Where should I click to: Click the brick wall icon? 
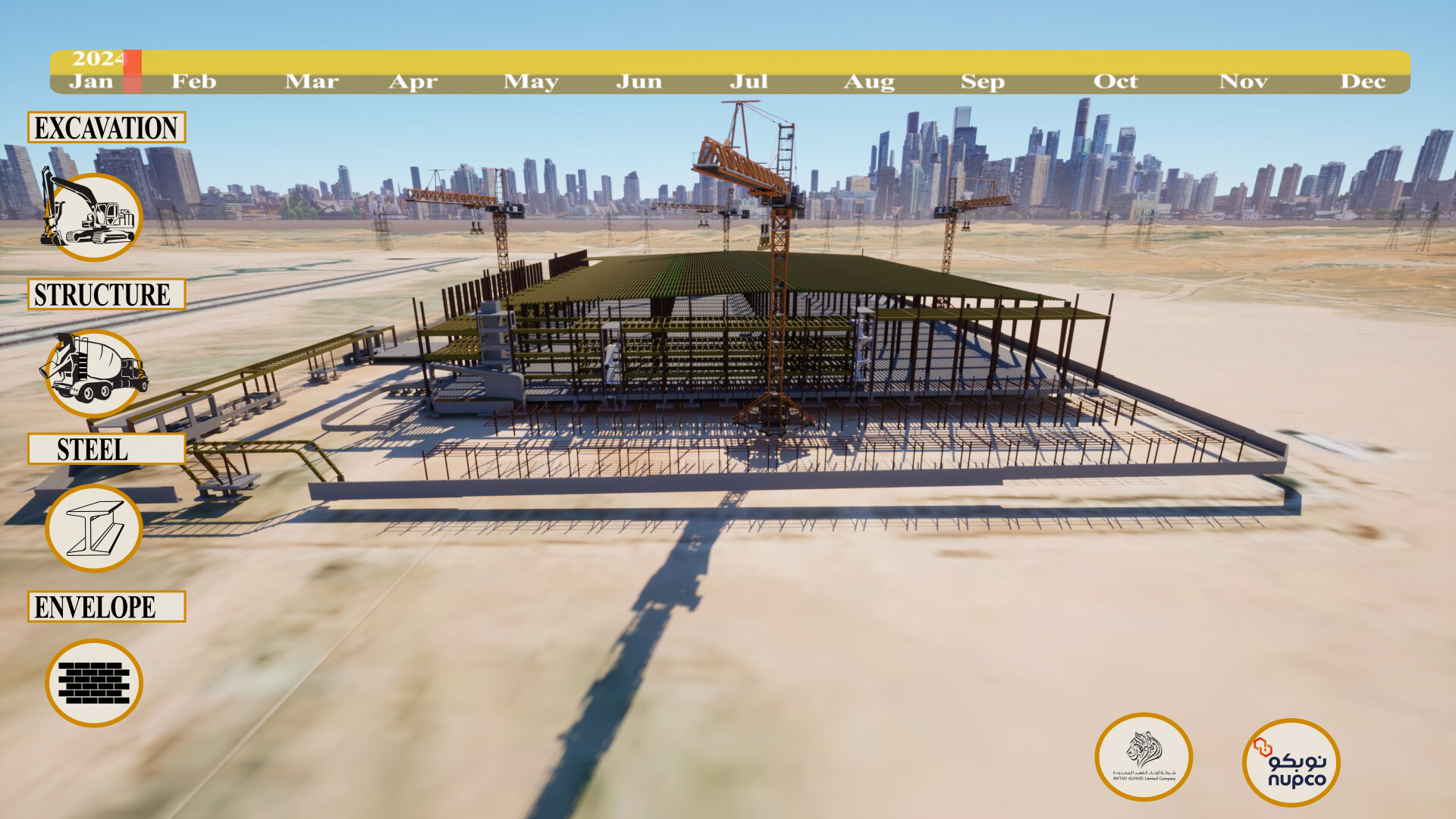[x=94, y=682]
